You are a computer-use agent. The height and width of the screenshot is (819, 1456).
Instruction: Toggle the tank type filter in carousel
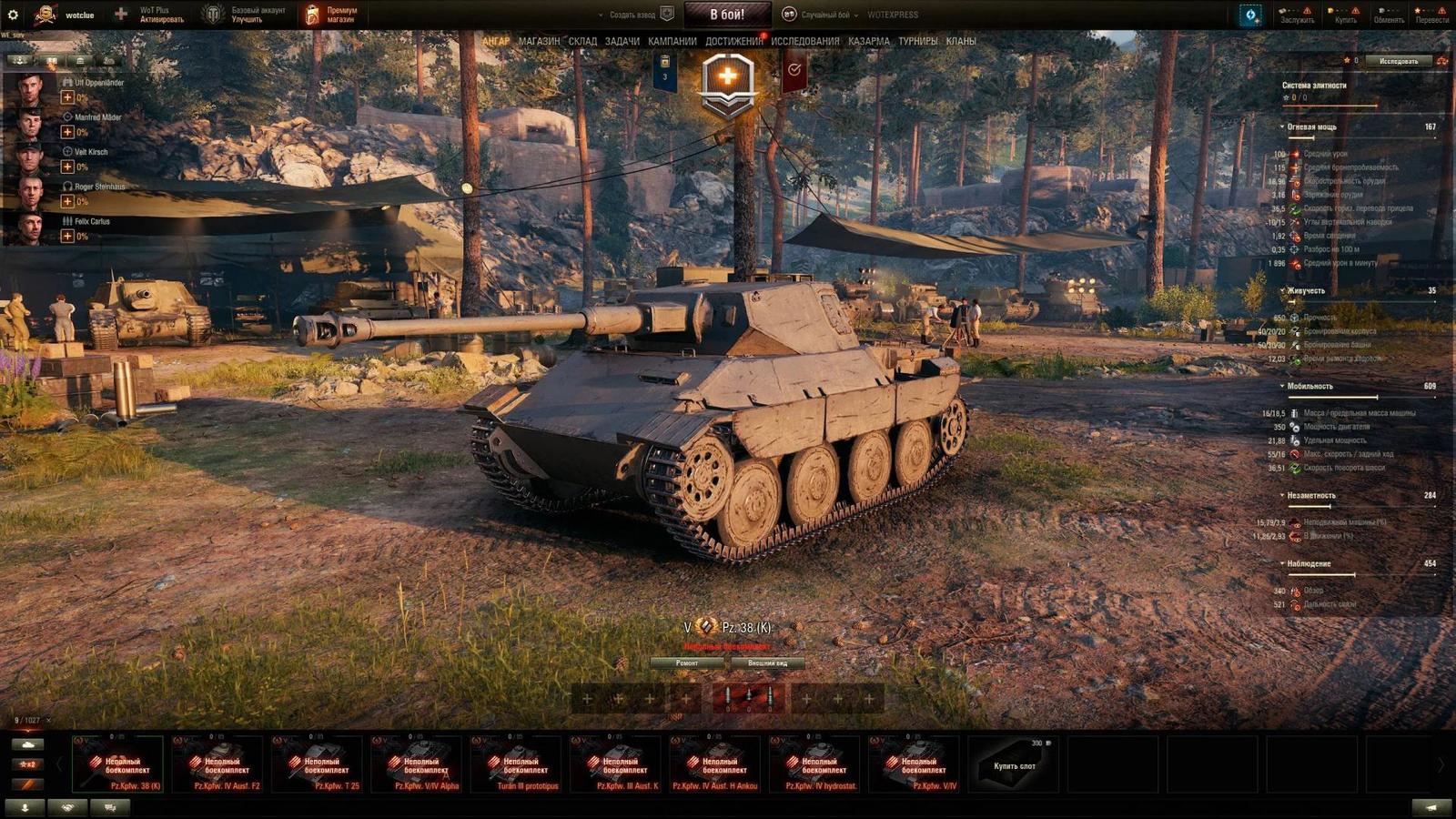point(27,744)
